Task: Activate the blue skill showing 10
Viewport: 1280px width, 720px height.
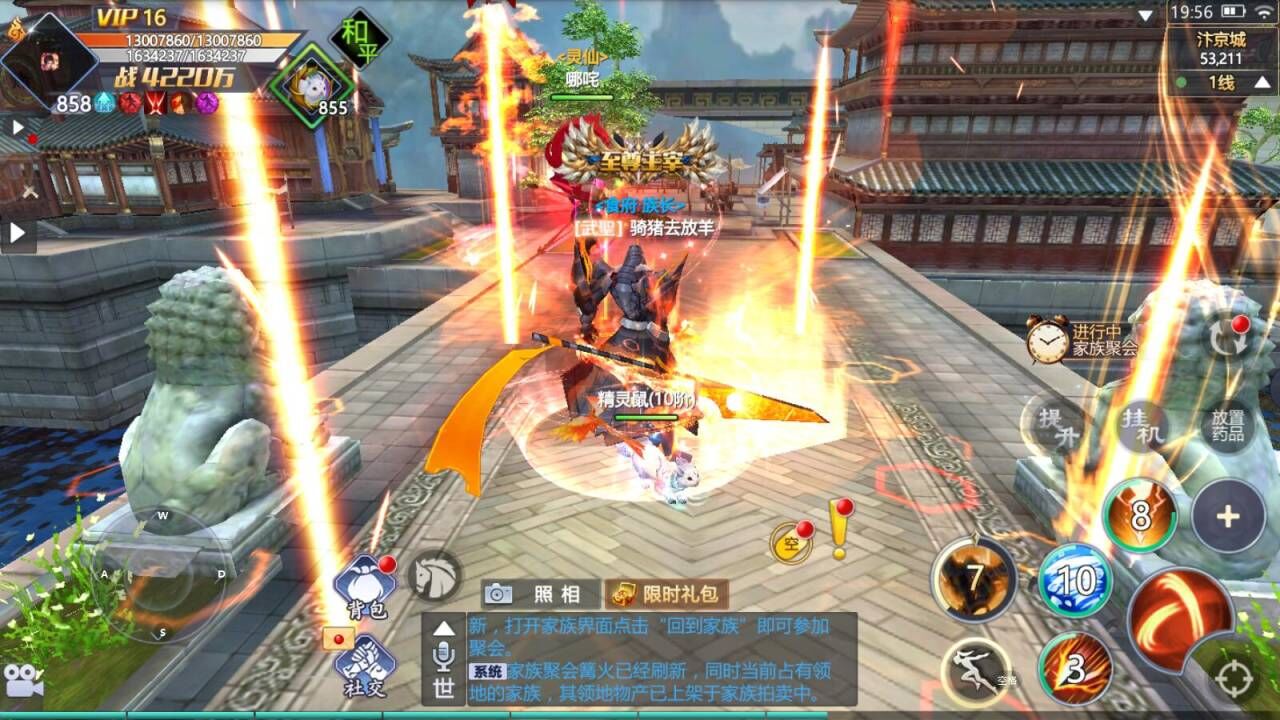Action: [x=1075, y=580]
